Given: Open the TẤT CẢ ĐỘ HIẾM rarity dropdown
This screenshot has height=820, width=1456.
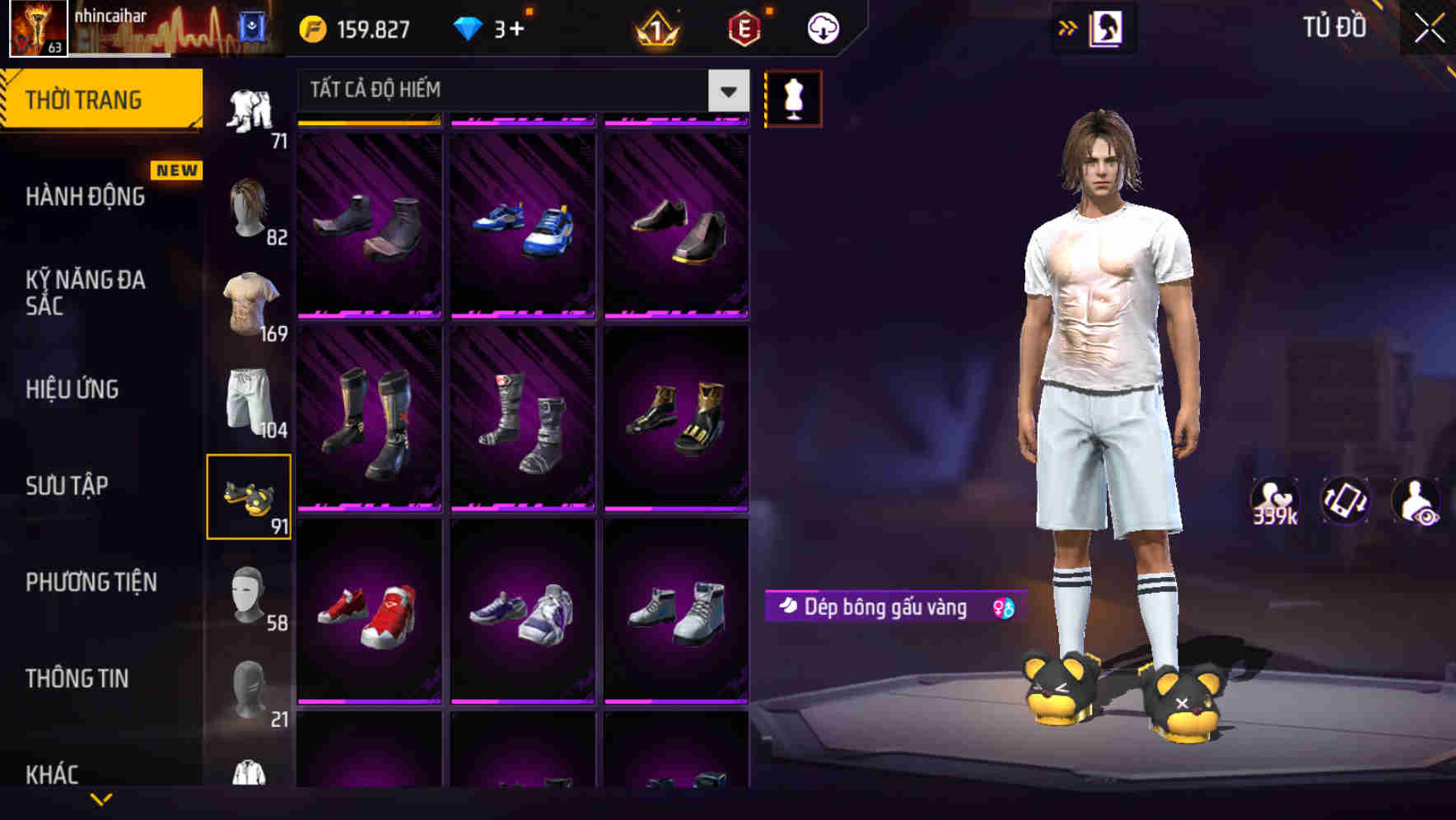Looking at the screenshot, I should click(519, 91).
